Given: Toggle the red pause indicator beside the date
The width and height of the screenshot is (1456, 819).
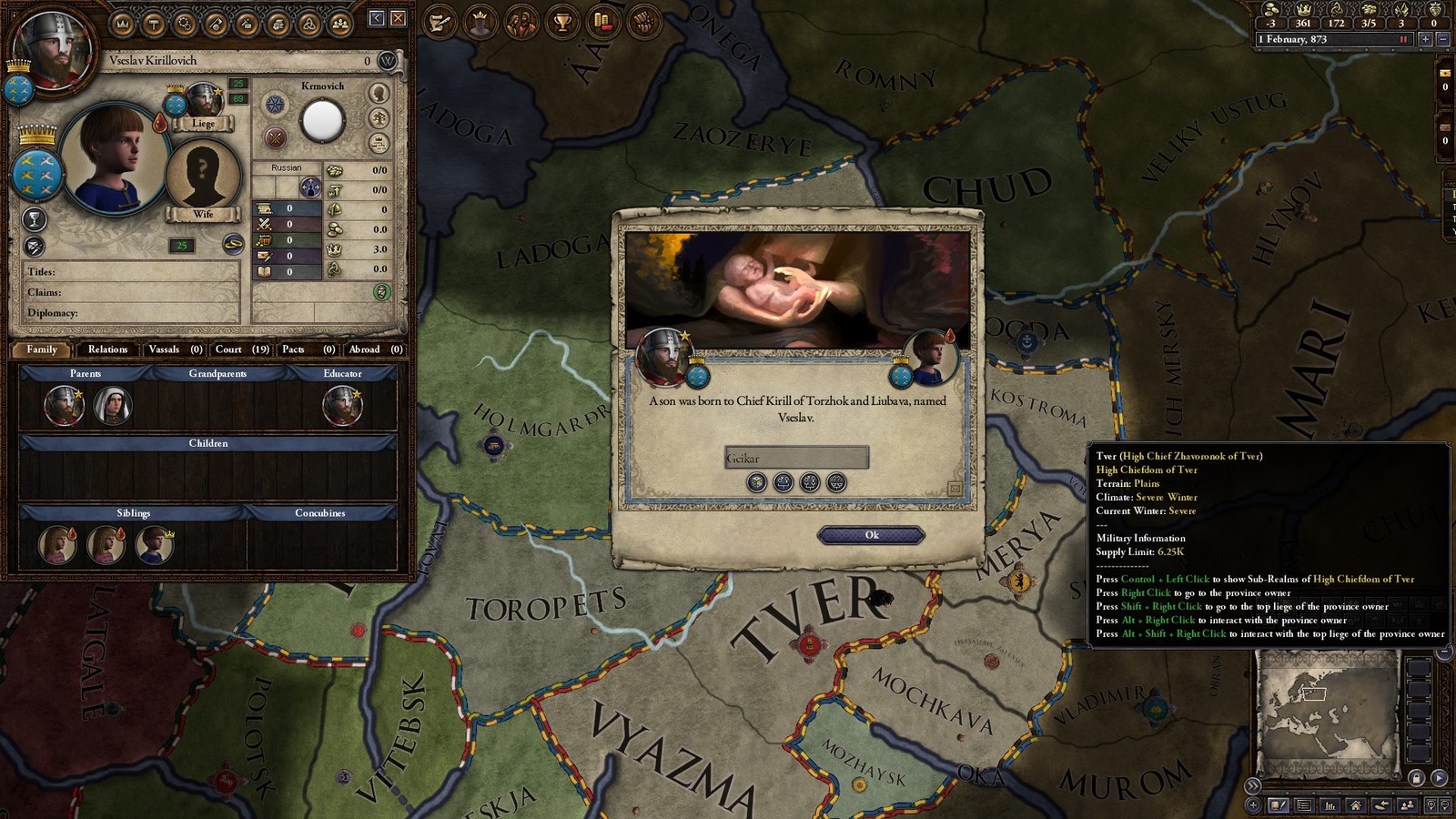Looking at the screenshot, I should pos(1404,39).
